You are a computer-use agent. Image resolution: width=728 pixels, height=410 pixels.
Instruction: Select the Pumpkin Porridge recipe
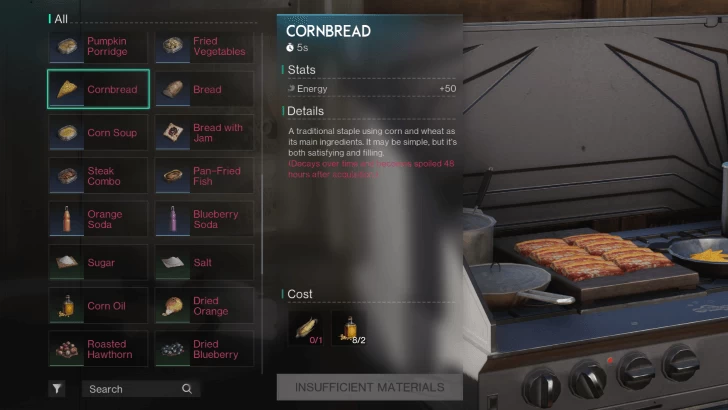point(98,46)
